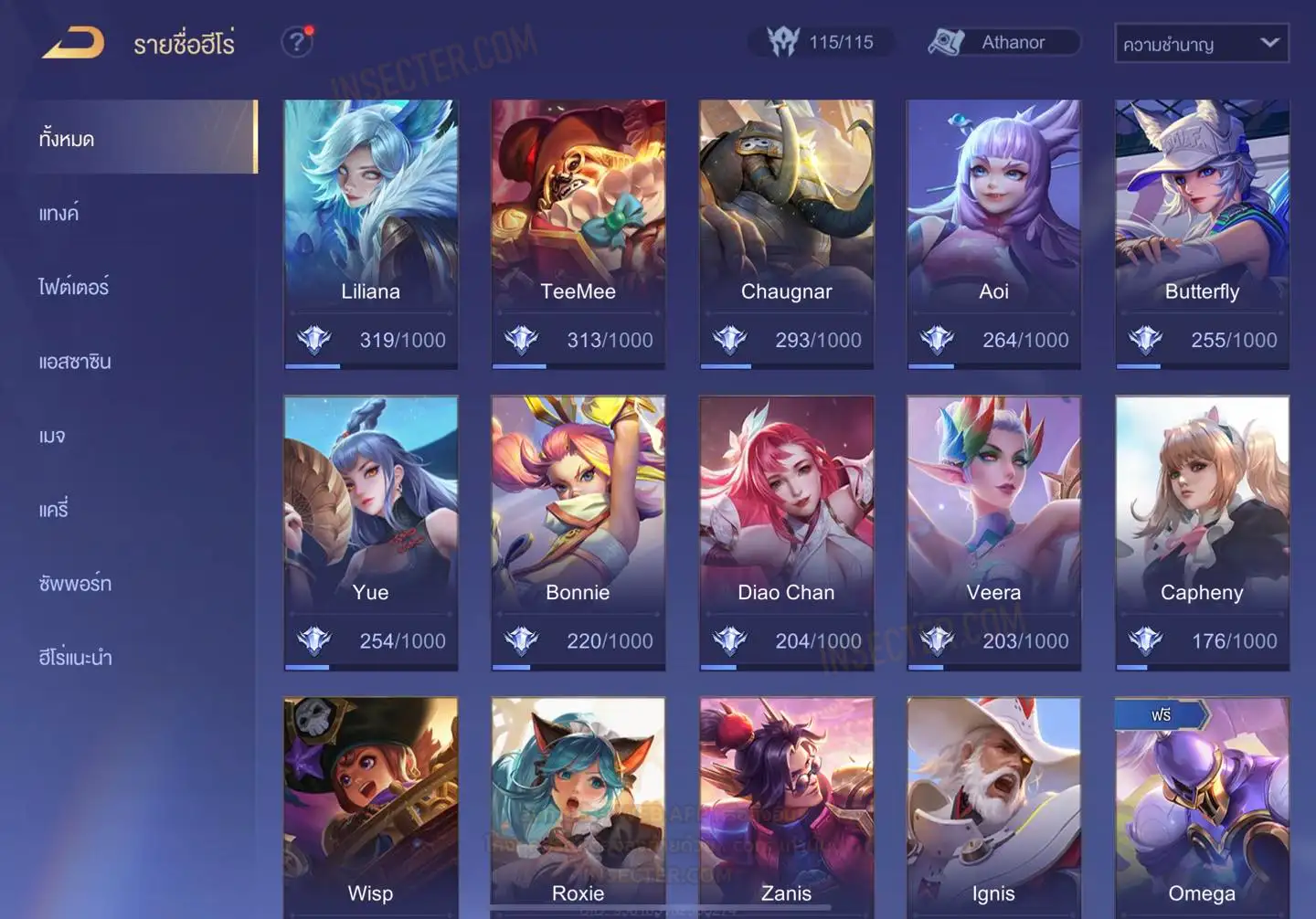This screenshot has height=919, width=1316.
Task: Switch to the ไฟต์เตอร์ category tab
Action: point(73,288)
